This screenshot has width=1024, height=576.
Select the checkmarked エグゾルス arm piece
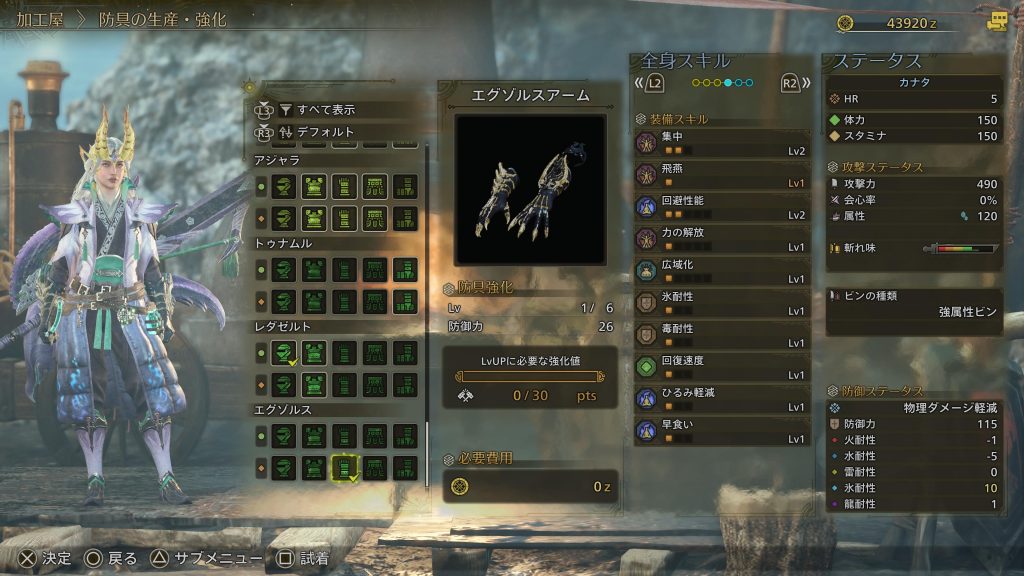(345, 468)
